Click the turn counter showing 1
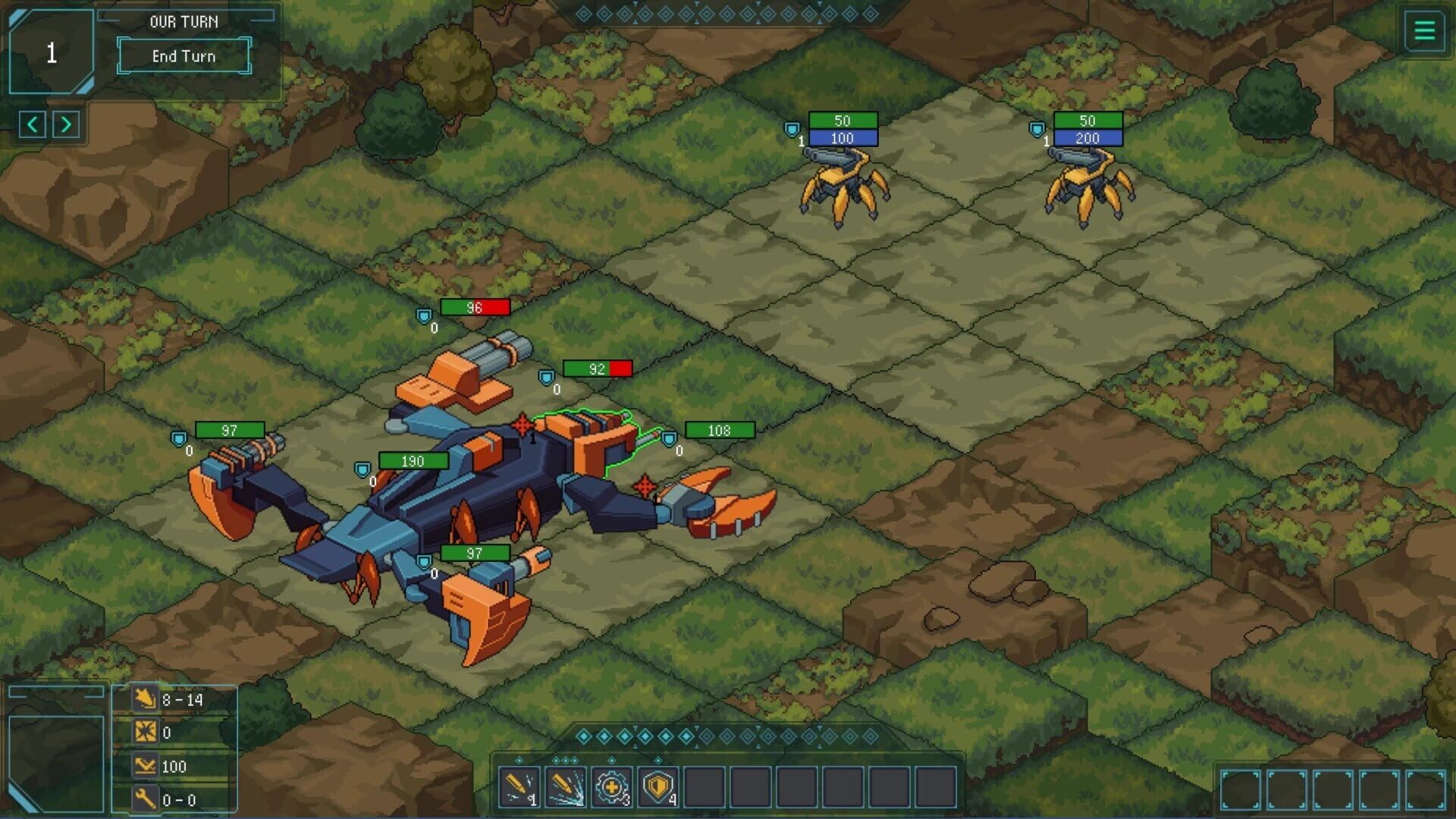Viewport: 1456px width, 819px height. pos(51,52)
